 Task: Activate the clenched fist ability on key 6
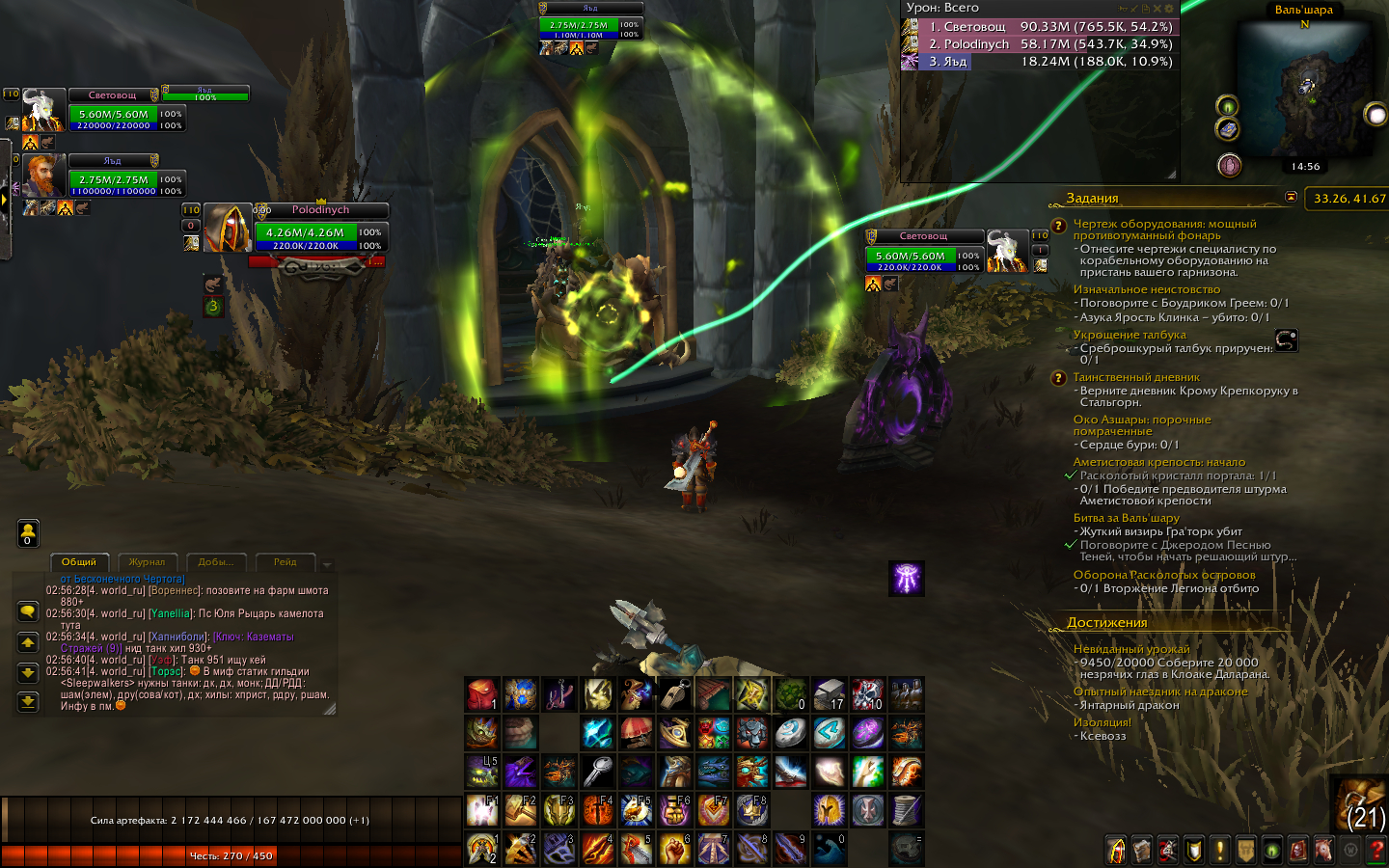click(x=674, y=849)
